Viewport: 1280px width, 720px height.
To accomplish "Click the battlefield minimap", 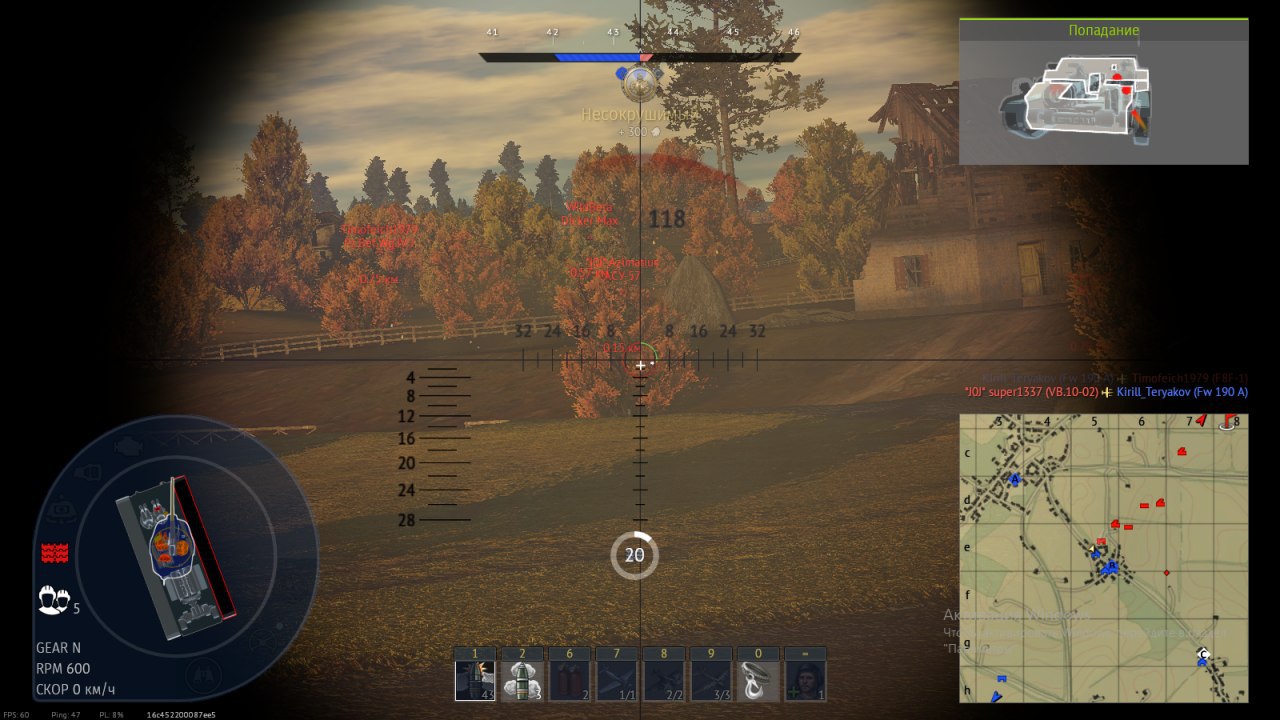I will pos(1103,558).
